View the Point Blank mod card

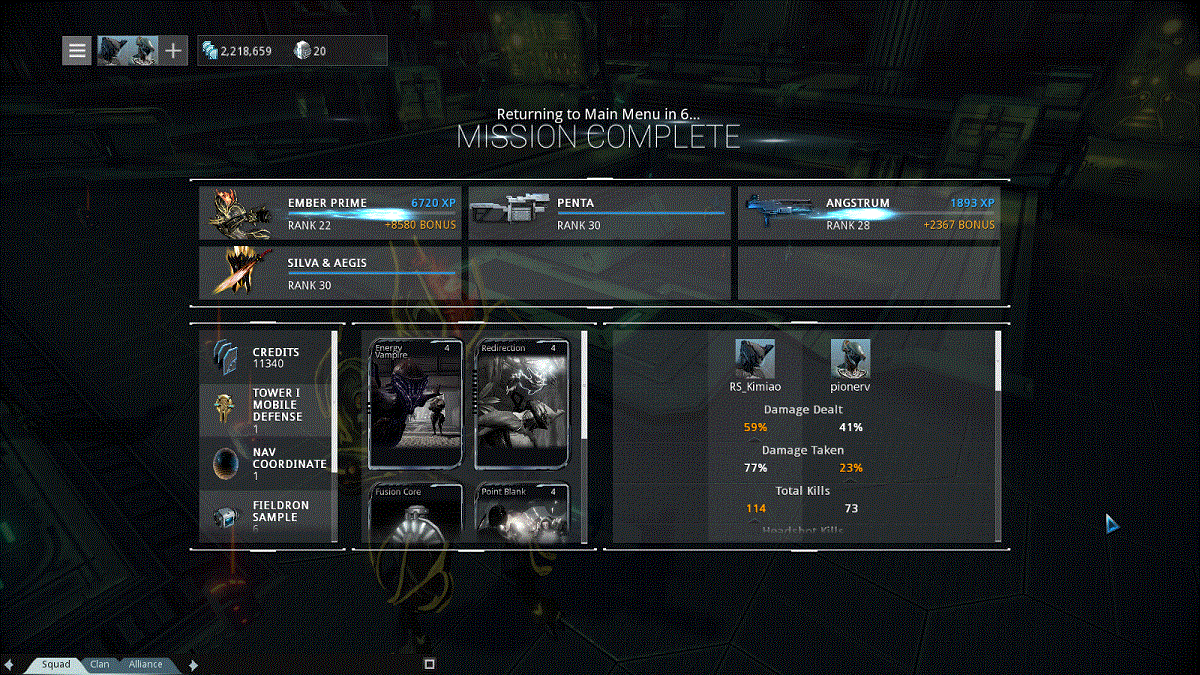(x=521, y=513)
